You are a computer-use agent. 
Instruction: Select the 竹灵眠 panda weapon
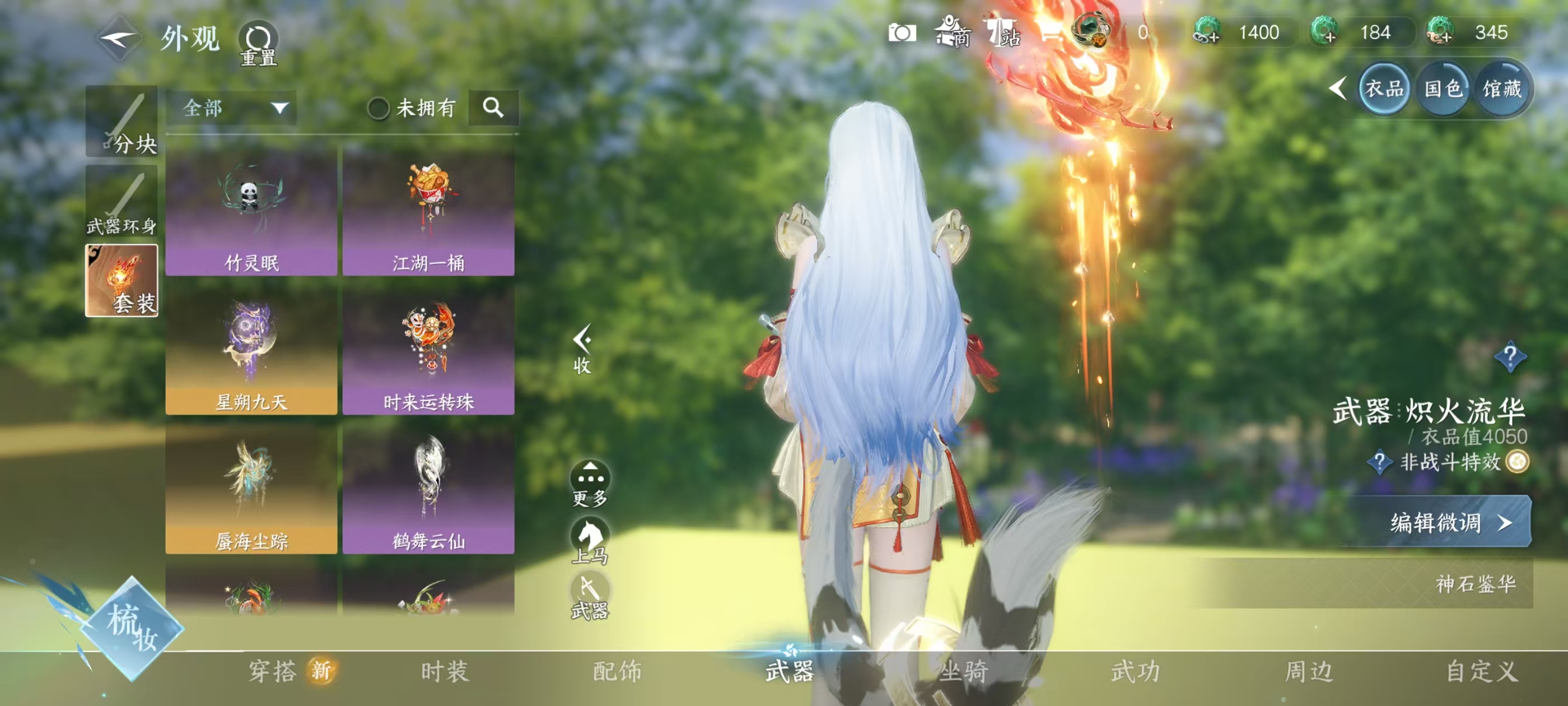click(251, 211)
